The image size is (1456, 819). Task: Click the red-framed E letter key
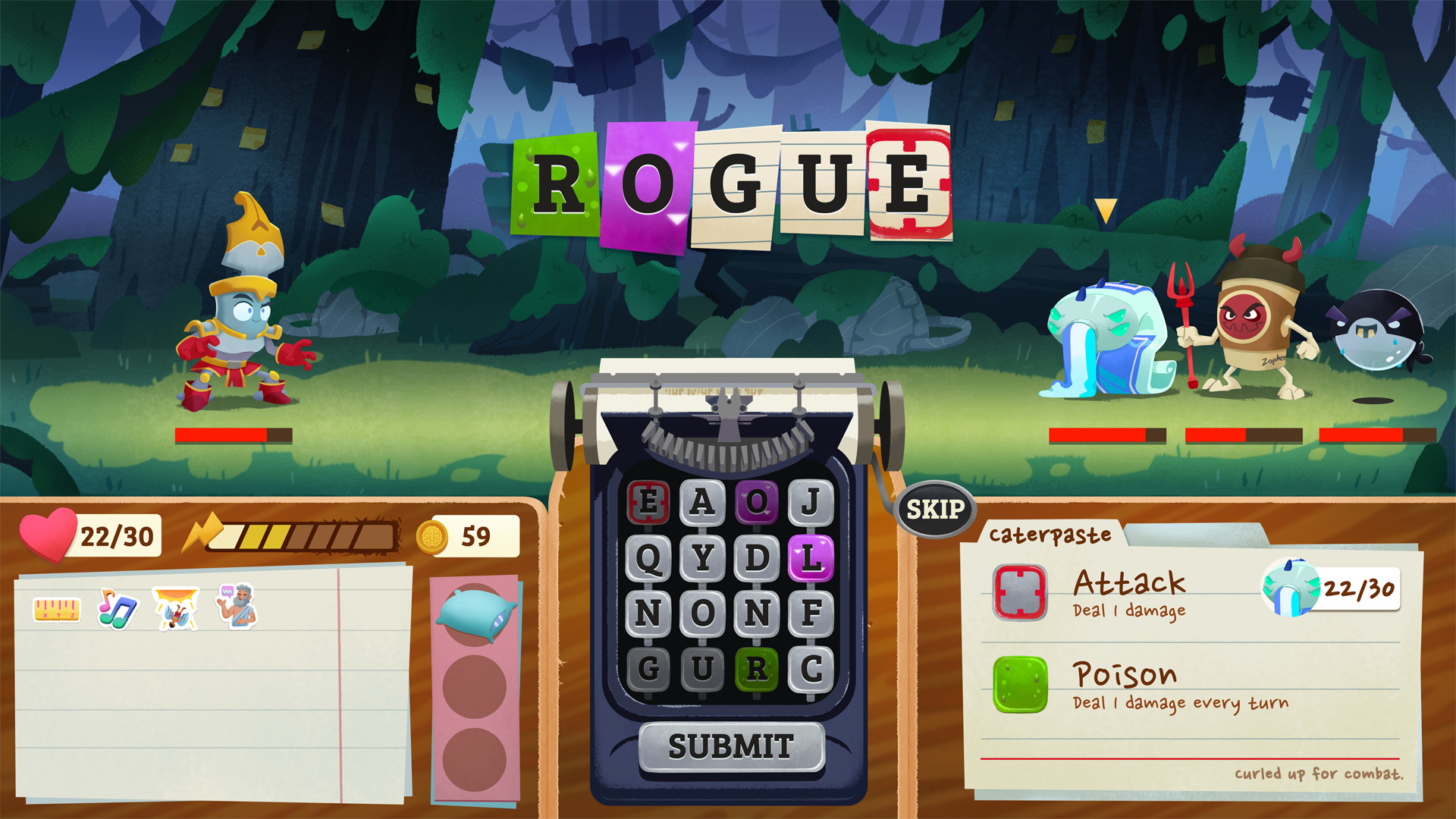649,500
